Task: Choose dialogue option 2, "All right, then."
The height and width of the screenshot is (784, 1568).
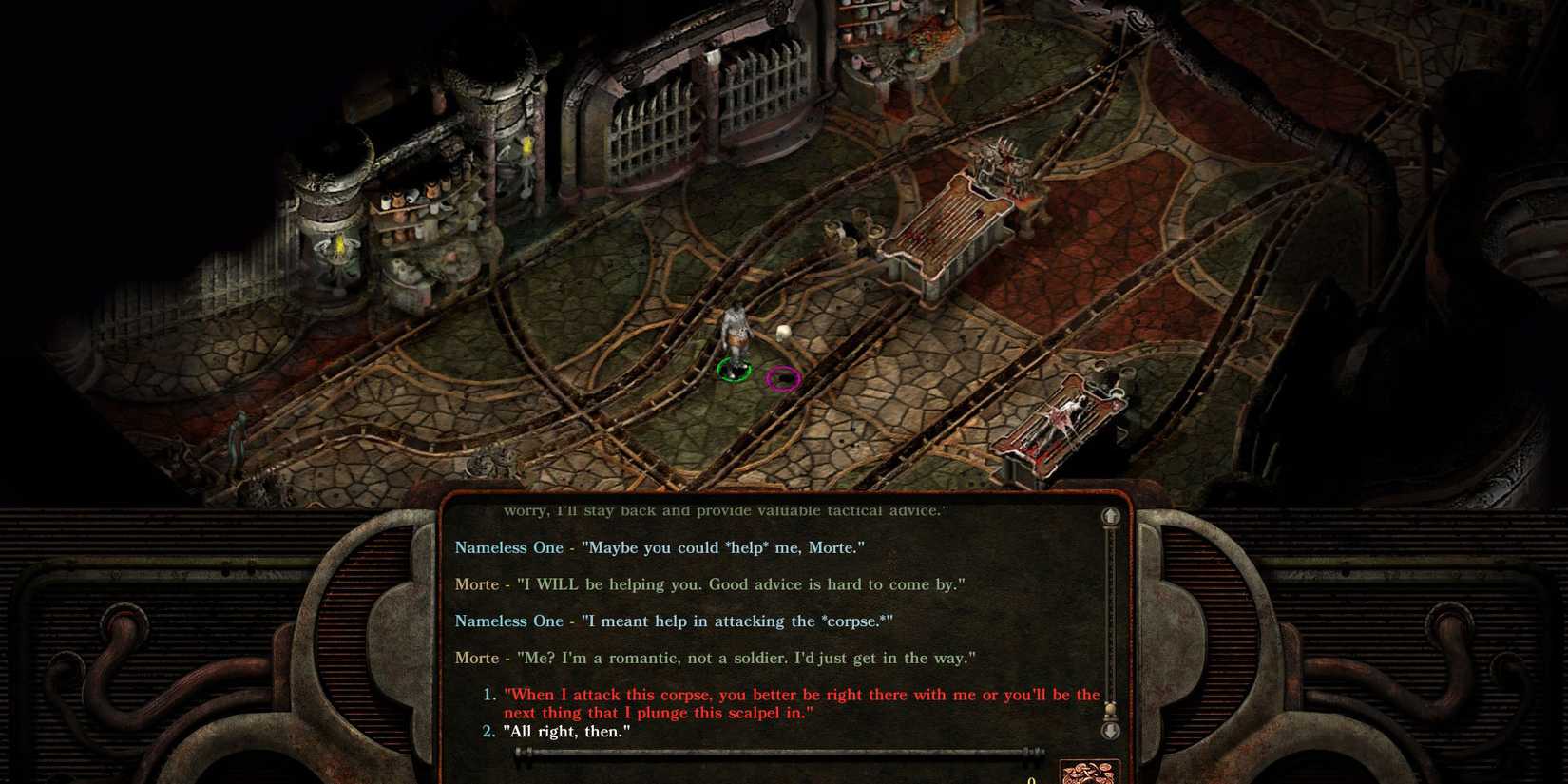Action: [x=565, y=732]
